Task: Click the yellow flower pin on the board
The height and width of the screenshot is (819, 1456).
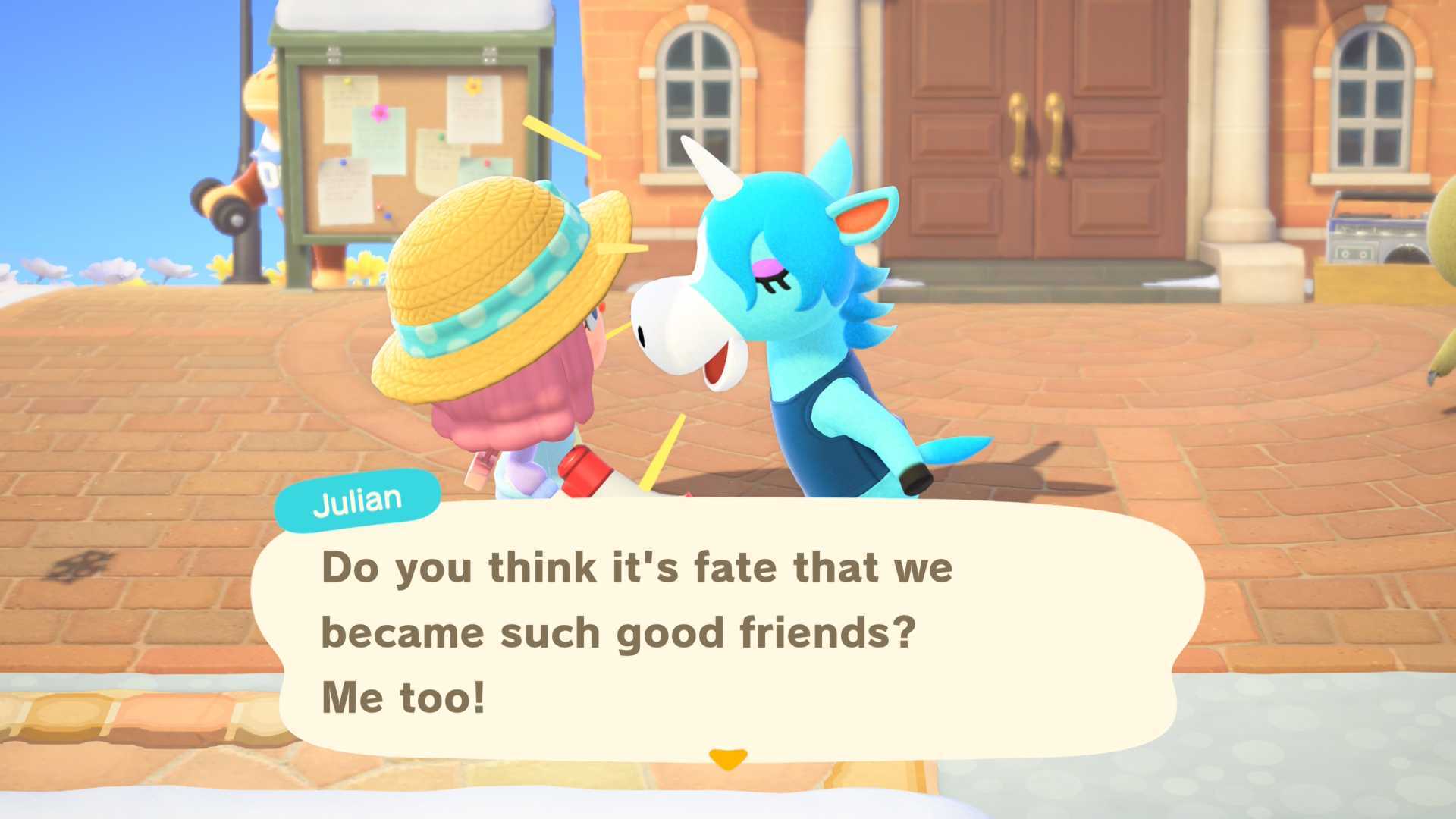Action: click(x=473, y=86)
